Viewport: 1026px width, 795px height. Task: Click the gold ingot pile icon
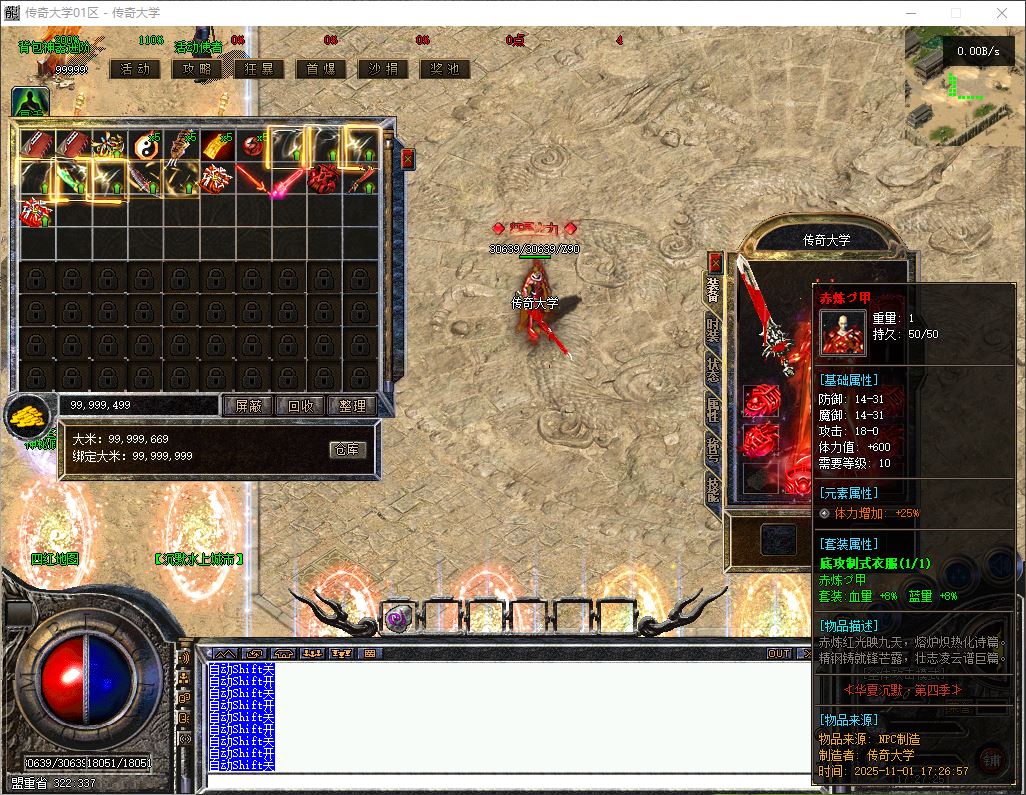pos(30,414)
